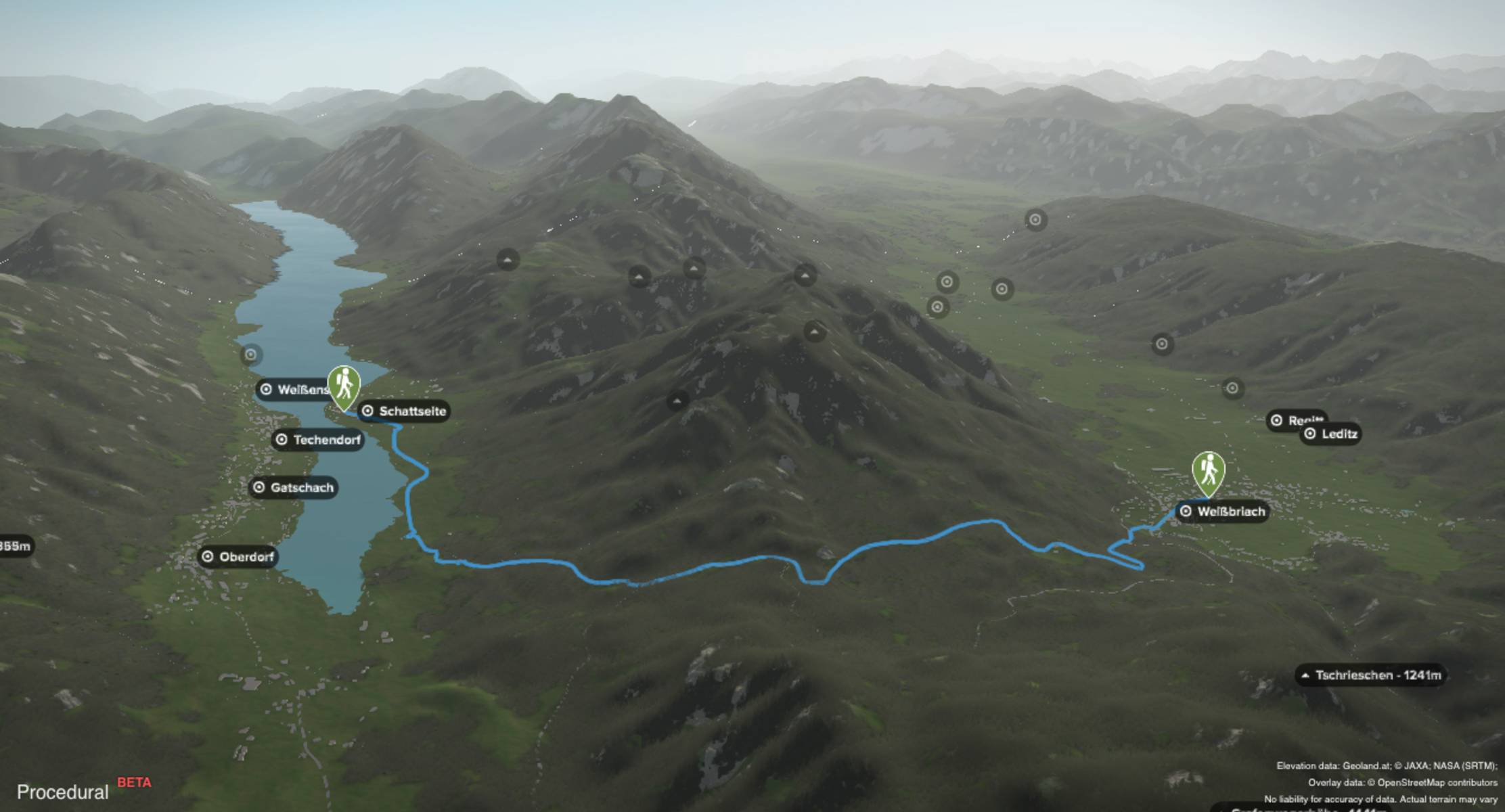1505x812 pixels.
Task: Select the Oberdorf place marker
Action: click(238, 557)
